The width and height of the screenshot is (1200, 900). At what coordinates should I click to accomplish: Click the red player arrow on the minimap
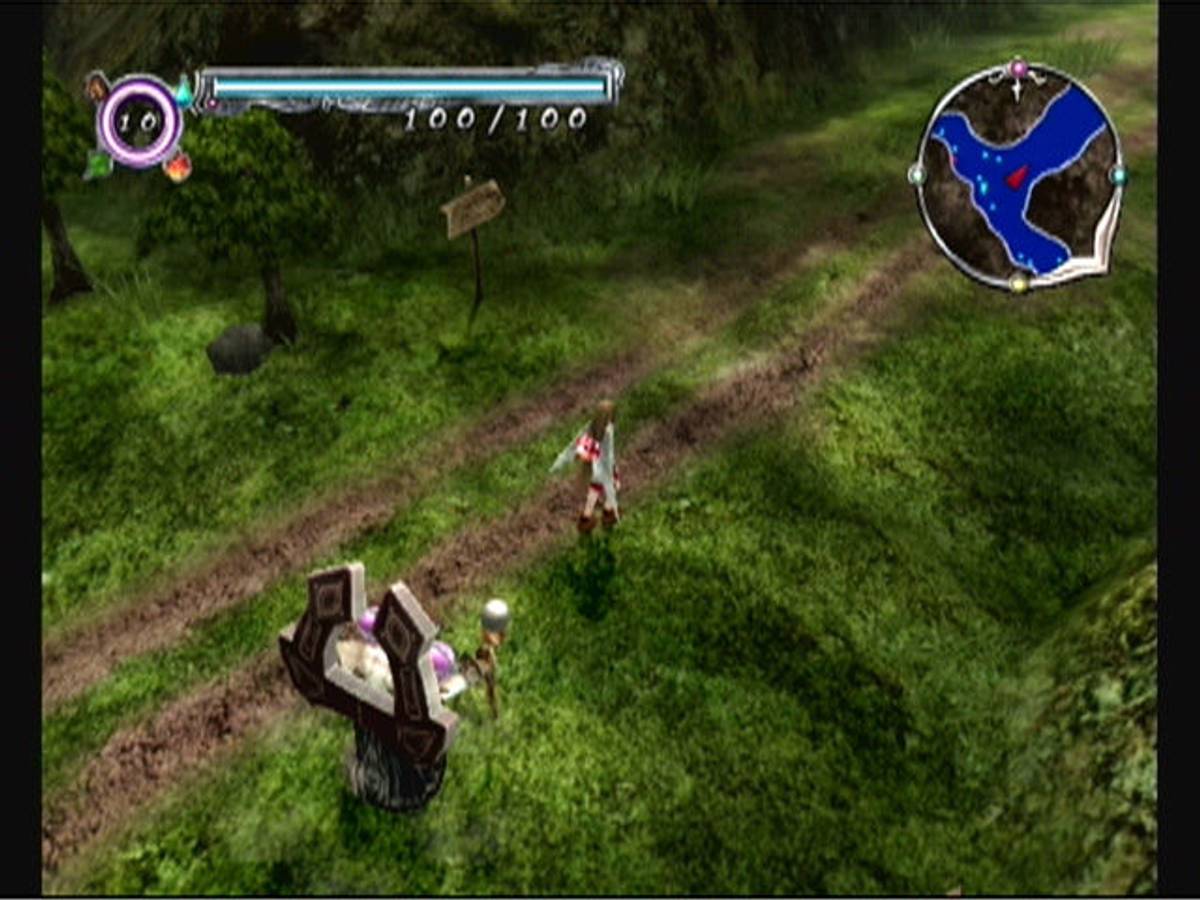(x=1017, y=177)
